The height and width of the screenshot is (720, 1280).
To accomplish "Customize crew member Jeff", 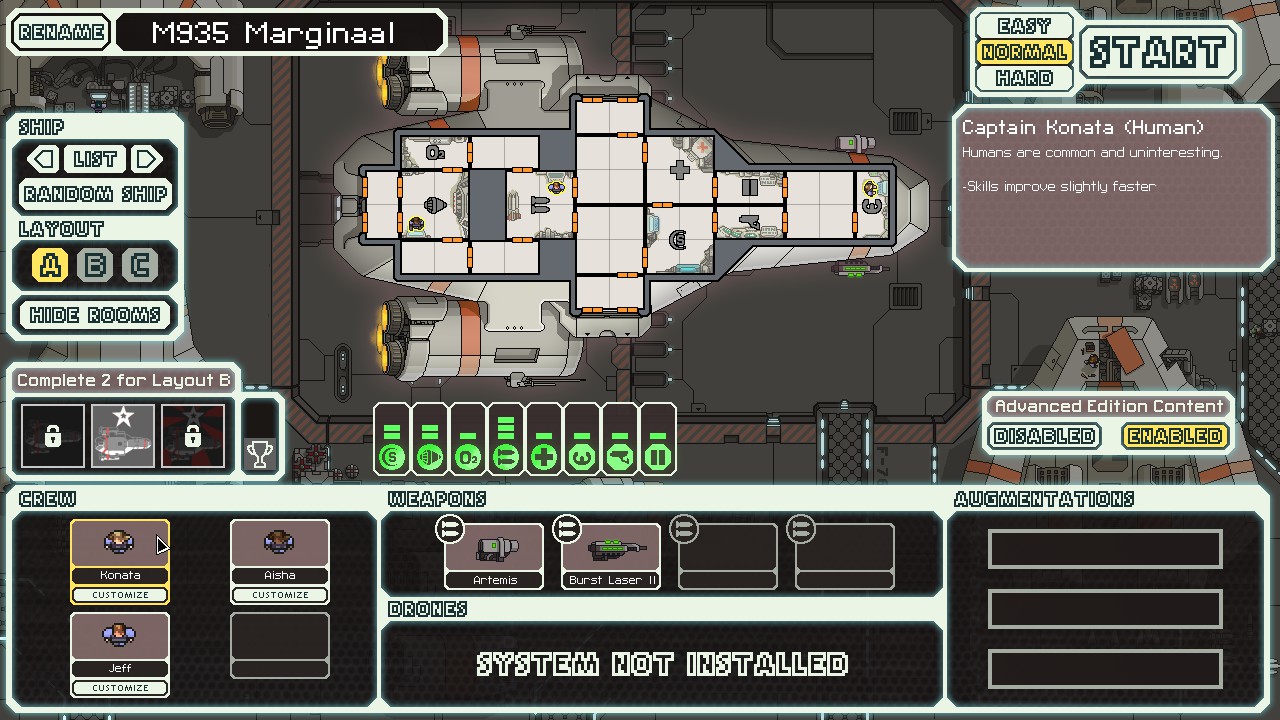I will point(120,688).
